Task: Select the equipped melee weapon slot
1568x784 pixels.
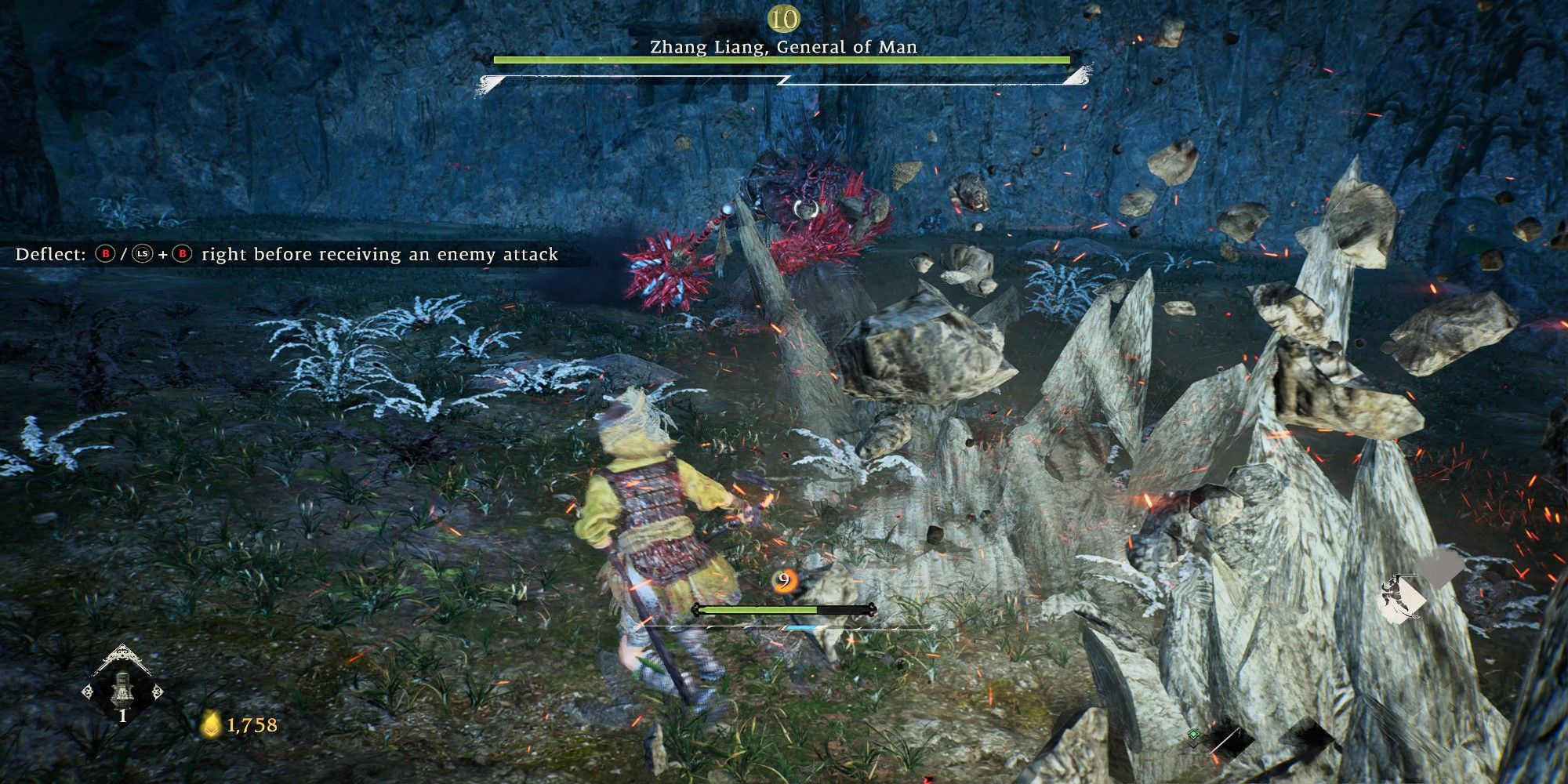Action: coord(1228,744)
